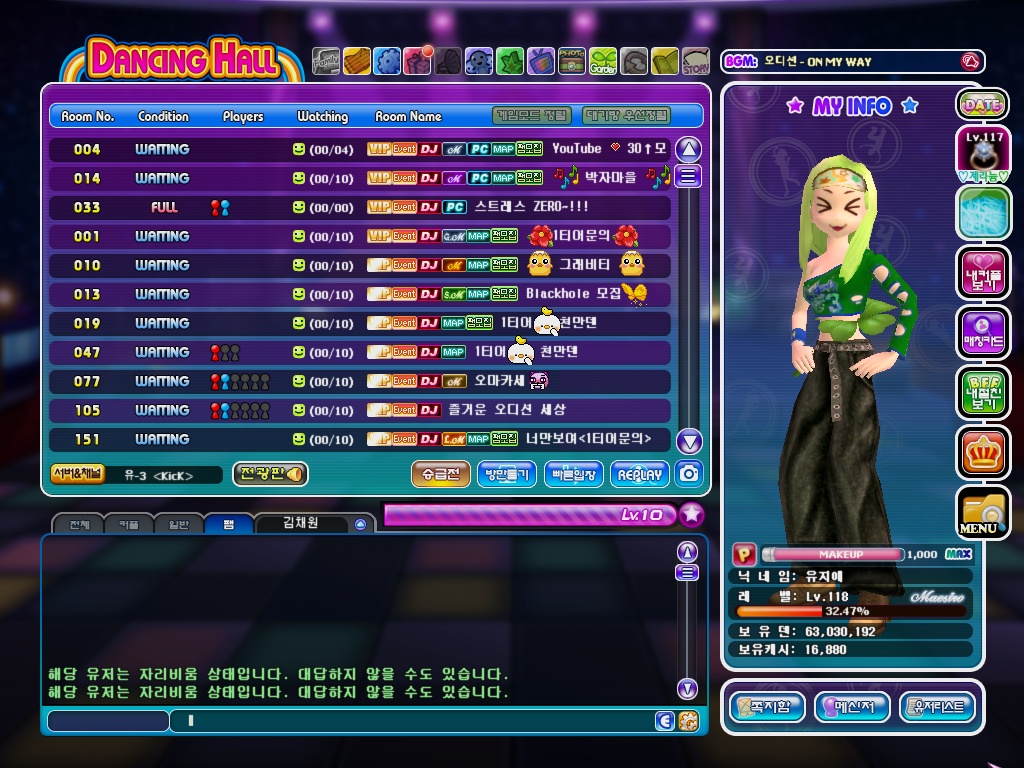Viewport: 1024px width, 768px height.
Task: Open the REPLAY button
Action: (x=639, y=474)
